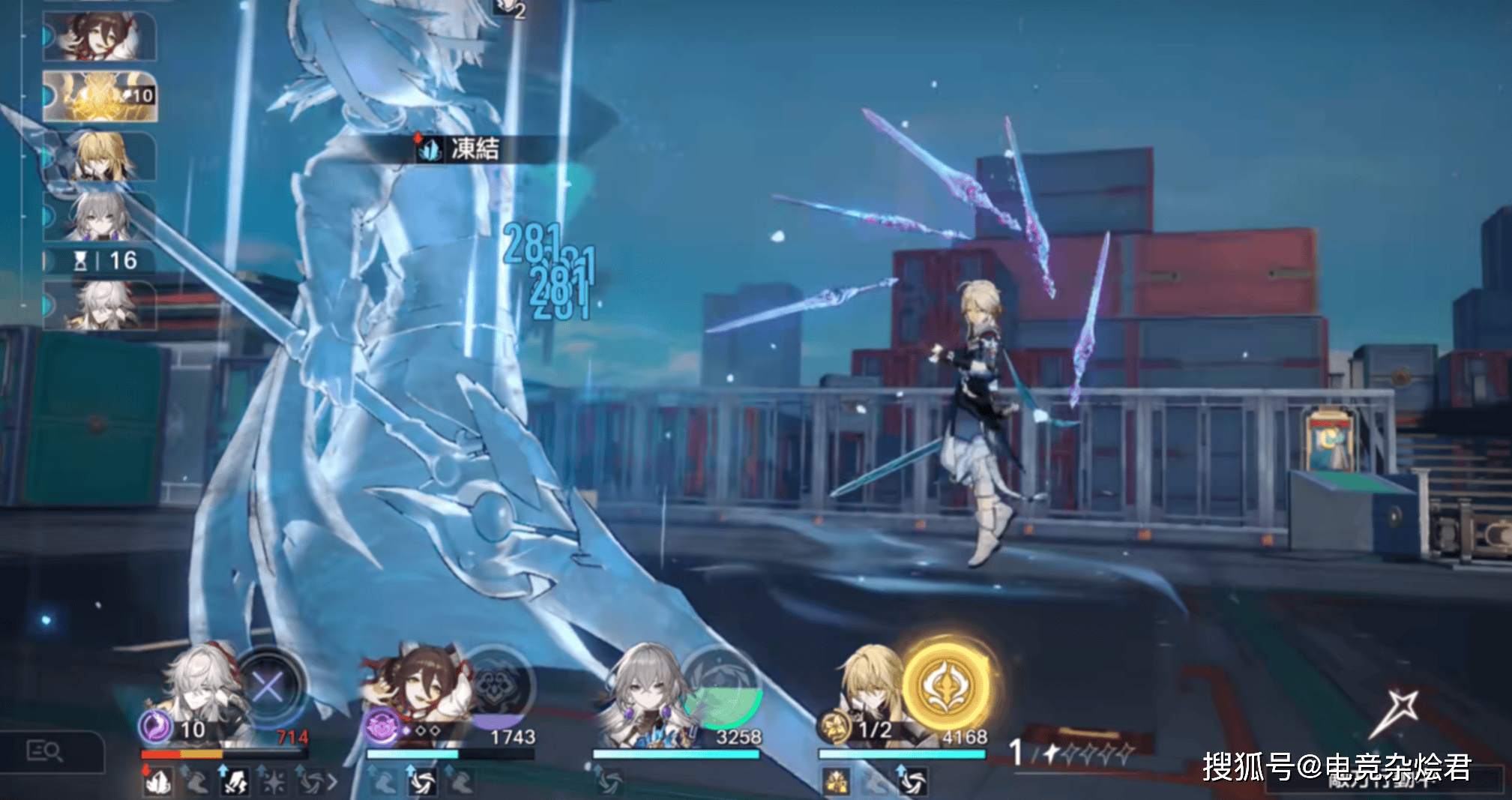The width and height of the screenshot is (1512, 800).
Task: Inspect the golden buff icon under blonde character
Action: (836, 782)
